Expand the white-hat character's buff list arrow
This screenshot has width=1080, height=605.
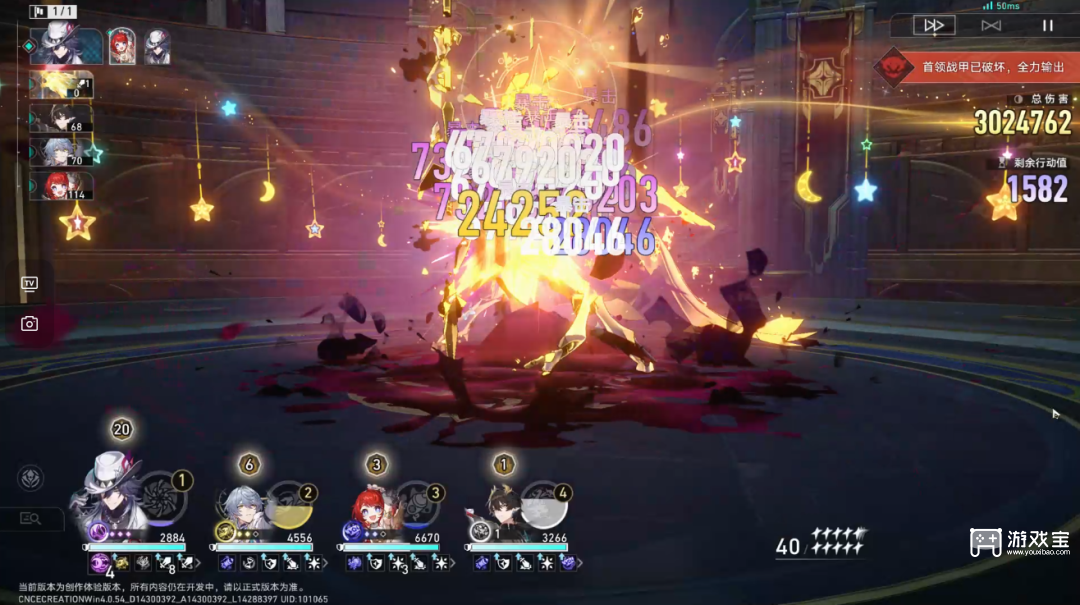199,564
